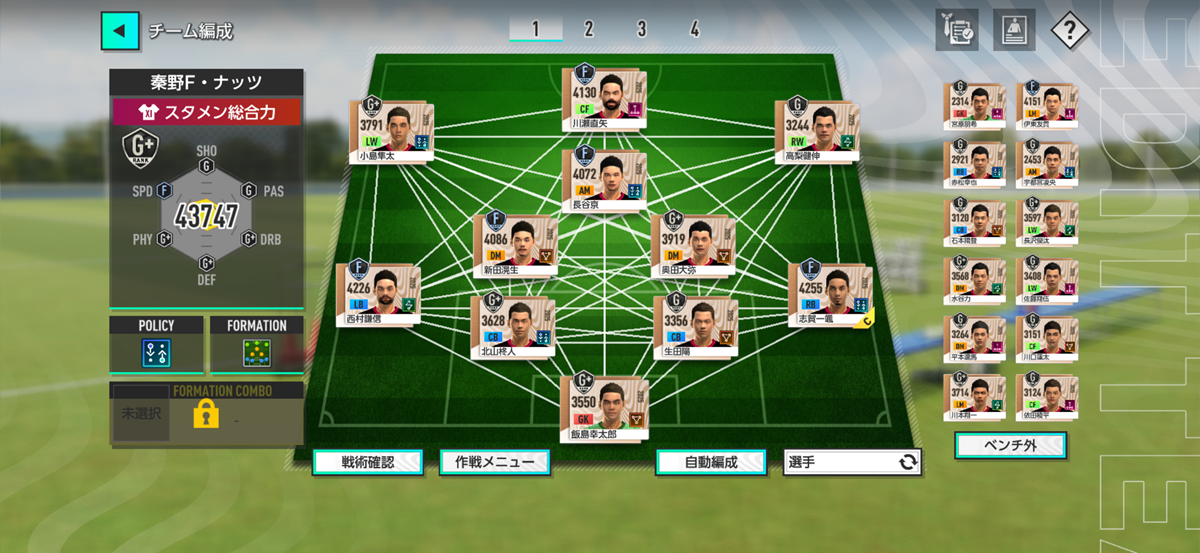Switch to team slot 3 tab
Viewport: 1200px width, 553px height.
click(641, 29)
